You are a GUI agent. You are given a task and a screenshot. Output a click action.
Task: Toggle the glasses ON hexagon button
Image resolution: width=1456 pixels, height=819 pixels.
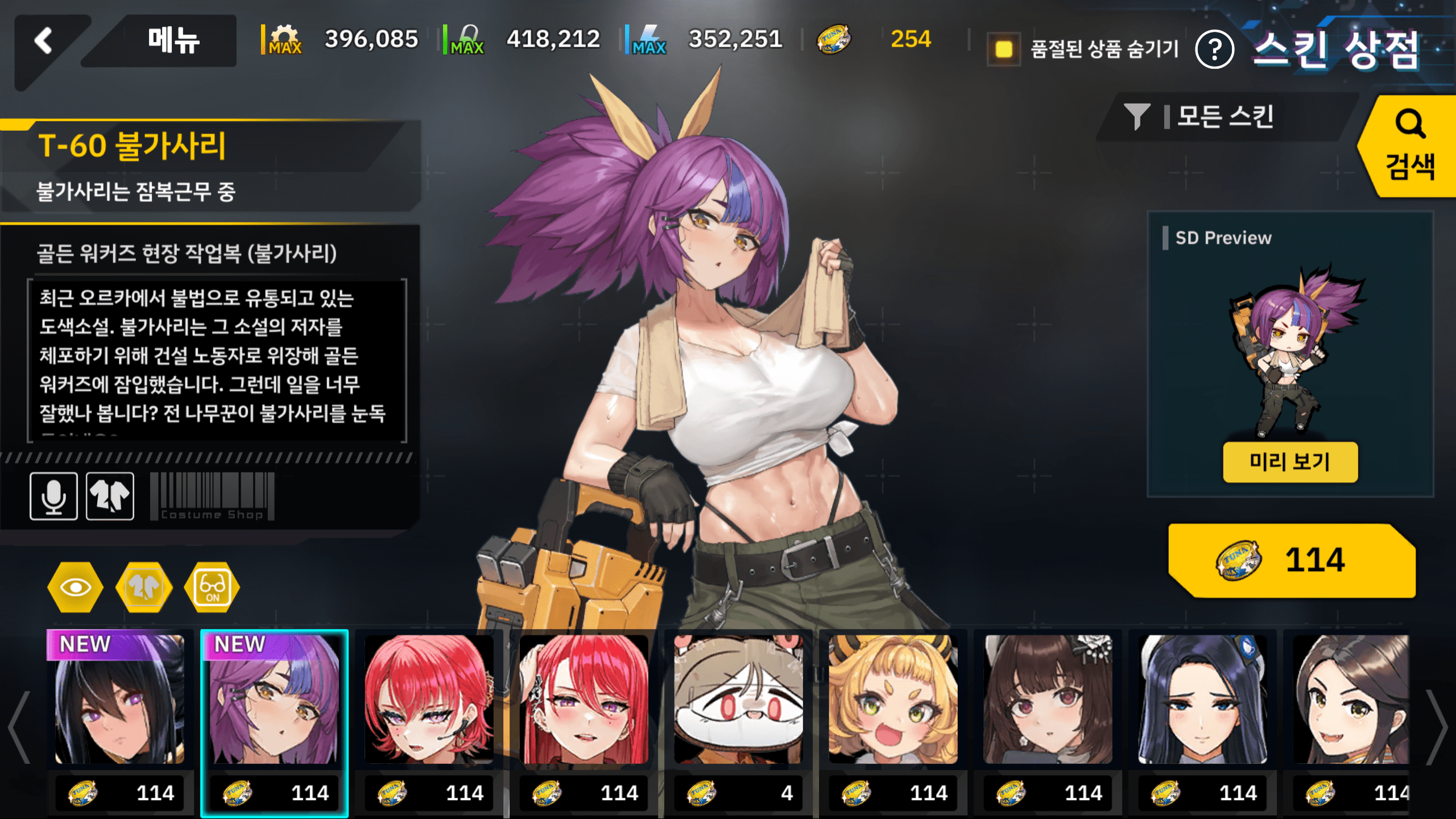212,587
